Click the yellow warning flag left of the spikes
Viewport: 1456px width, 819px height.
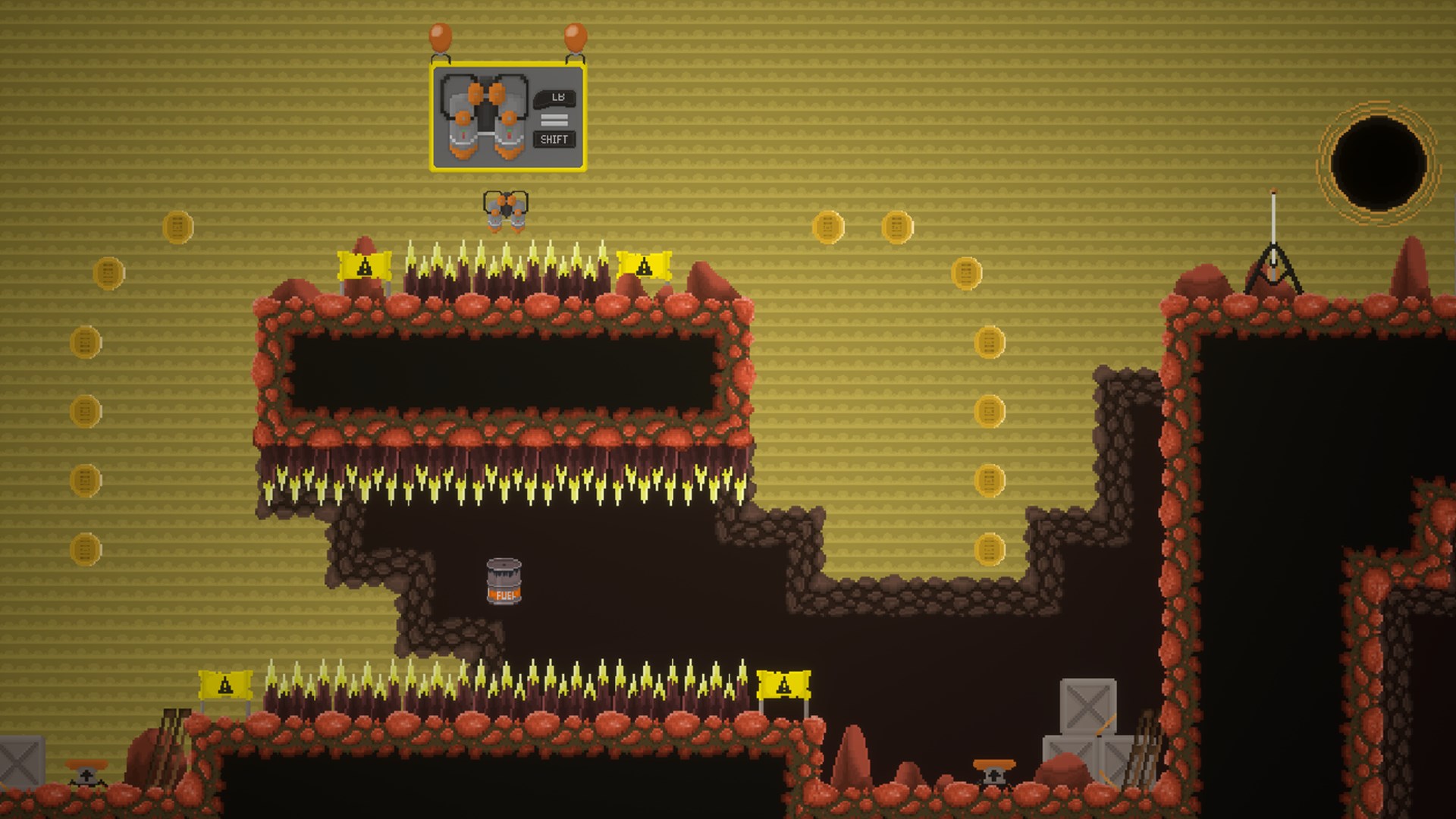pos(362,265)
